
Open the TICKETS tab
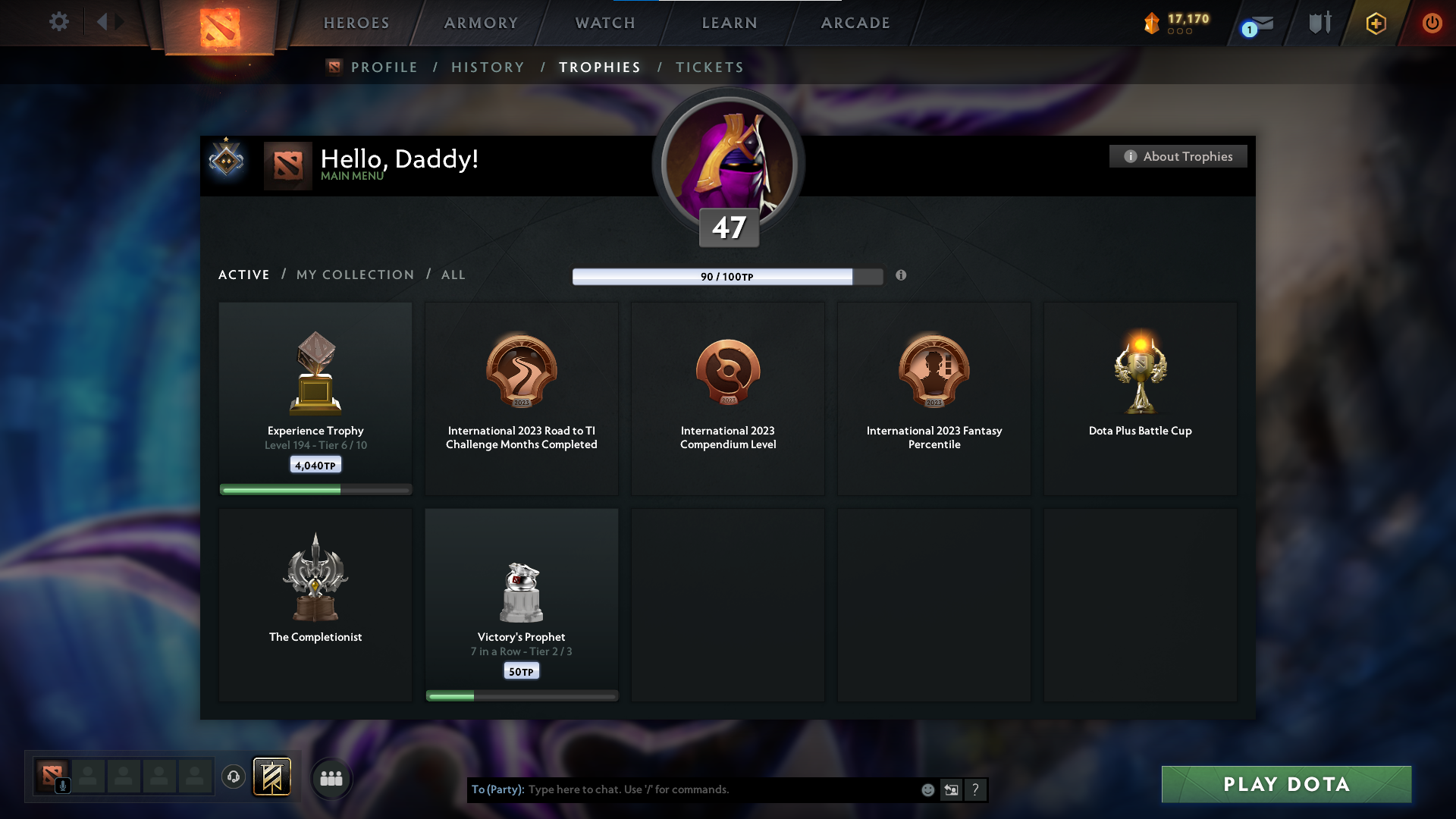pyautogui.click(x=709, y=67)
